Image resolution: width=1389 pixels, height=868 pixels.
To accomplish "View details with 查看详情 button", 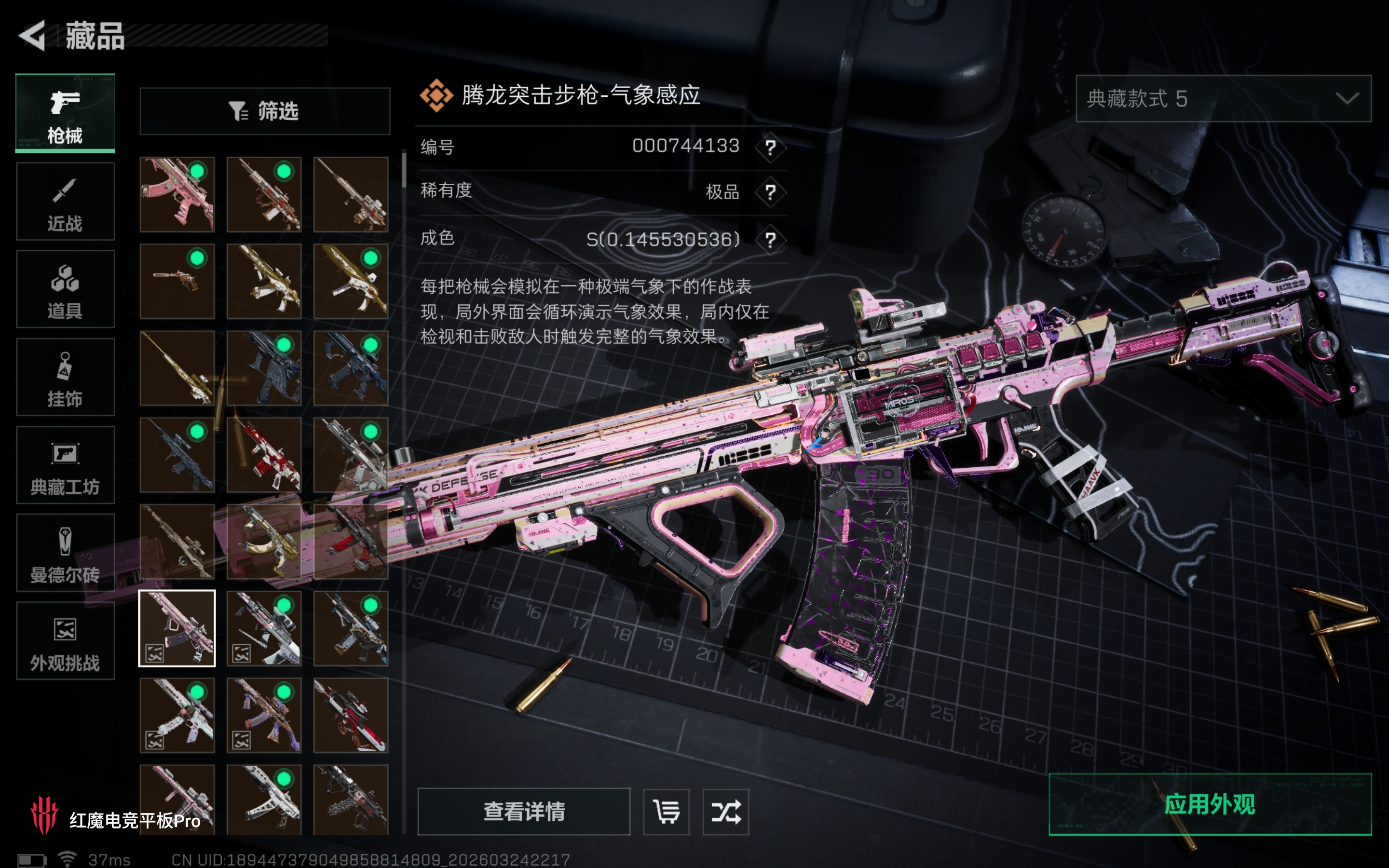I will (x=523, y=812).
